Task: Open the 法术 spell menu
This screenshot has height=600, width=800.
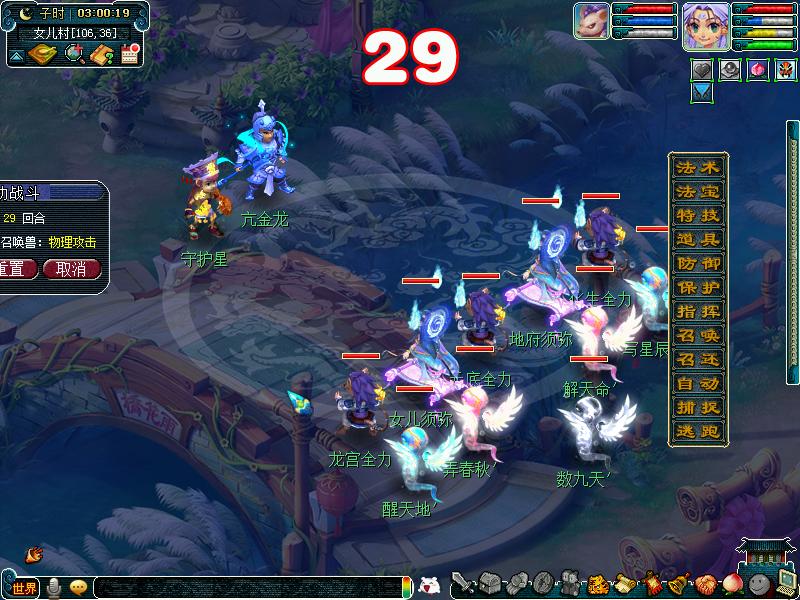Action: click(697, 168)
